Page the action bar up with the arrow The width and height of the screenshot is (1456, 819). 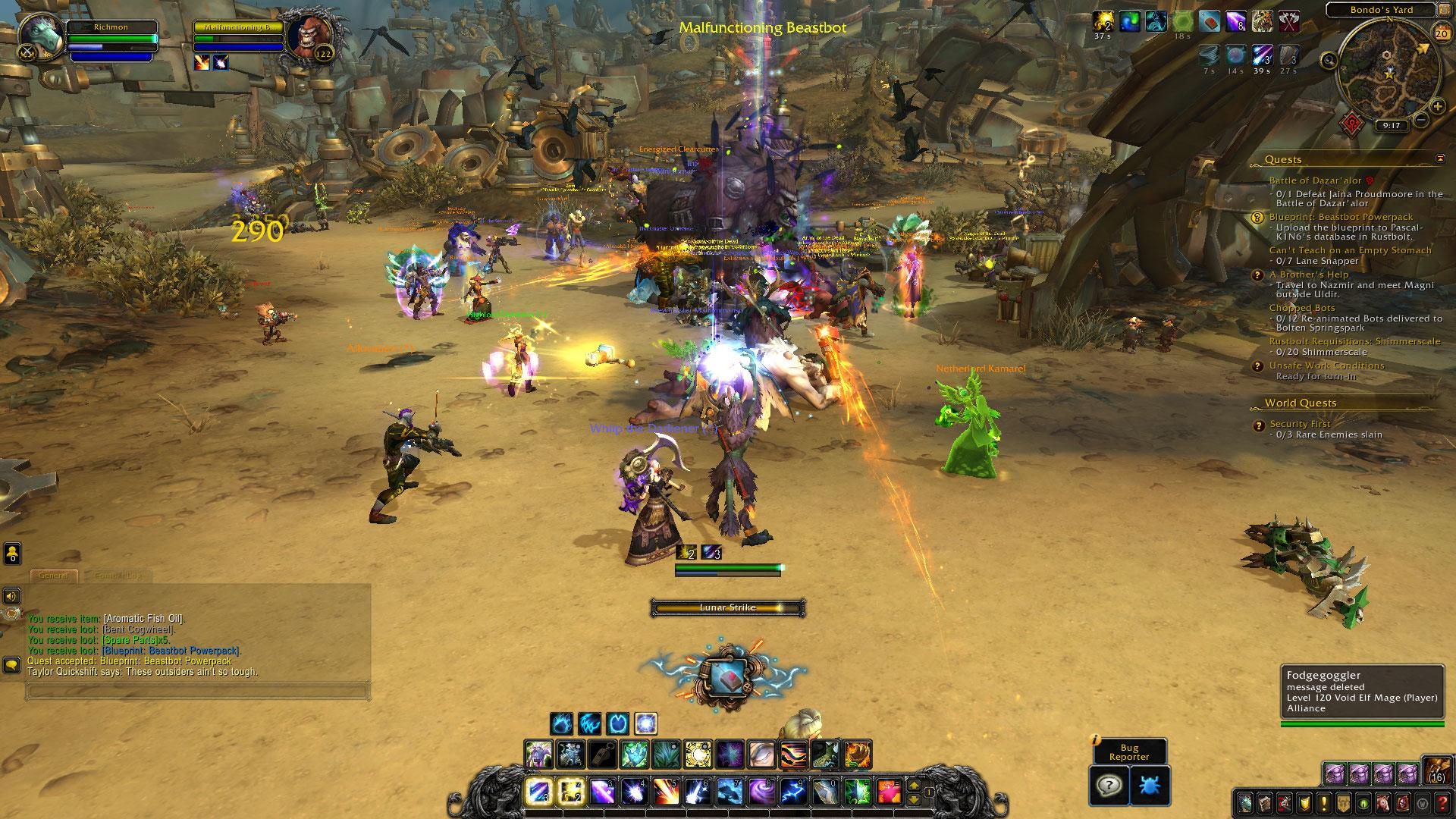point(915,785)
